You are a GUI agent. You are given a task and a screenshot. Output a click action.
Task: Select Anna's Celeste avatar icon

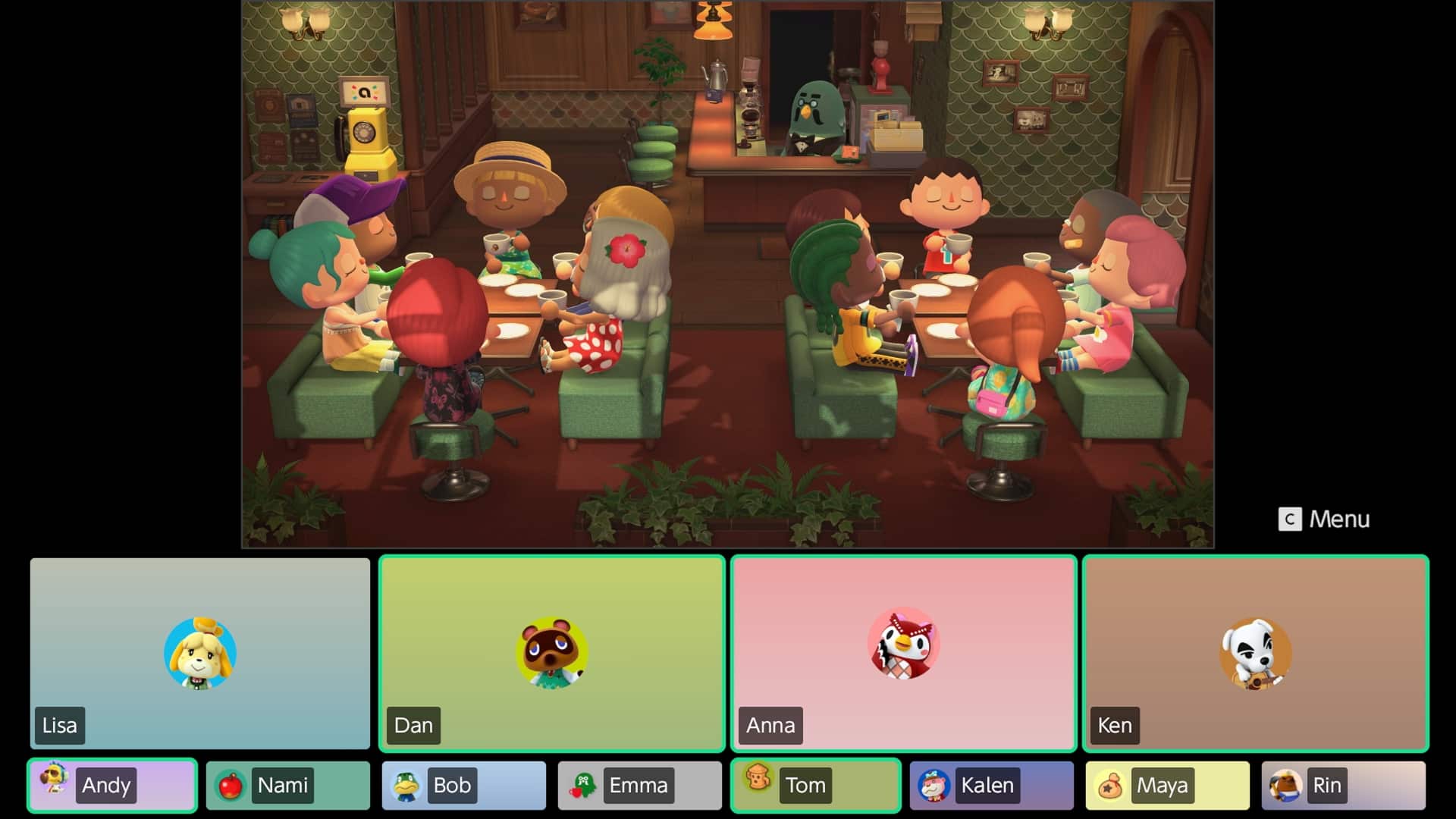coord(902,645)
